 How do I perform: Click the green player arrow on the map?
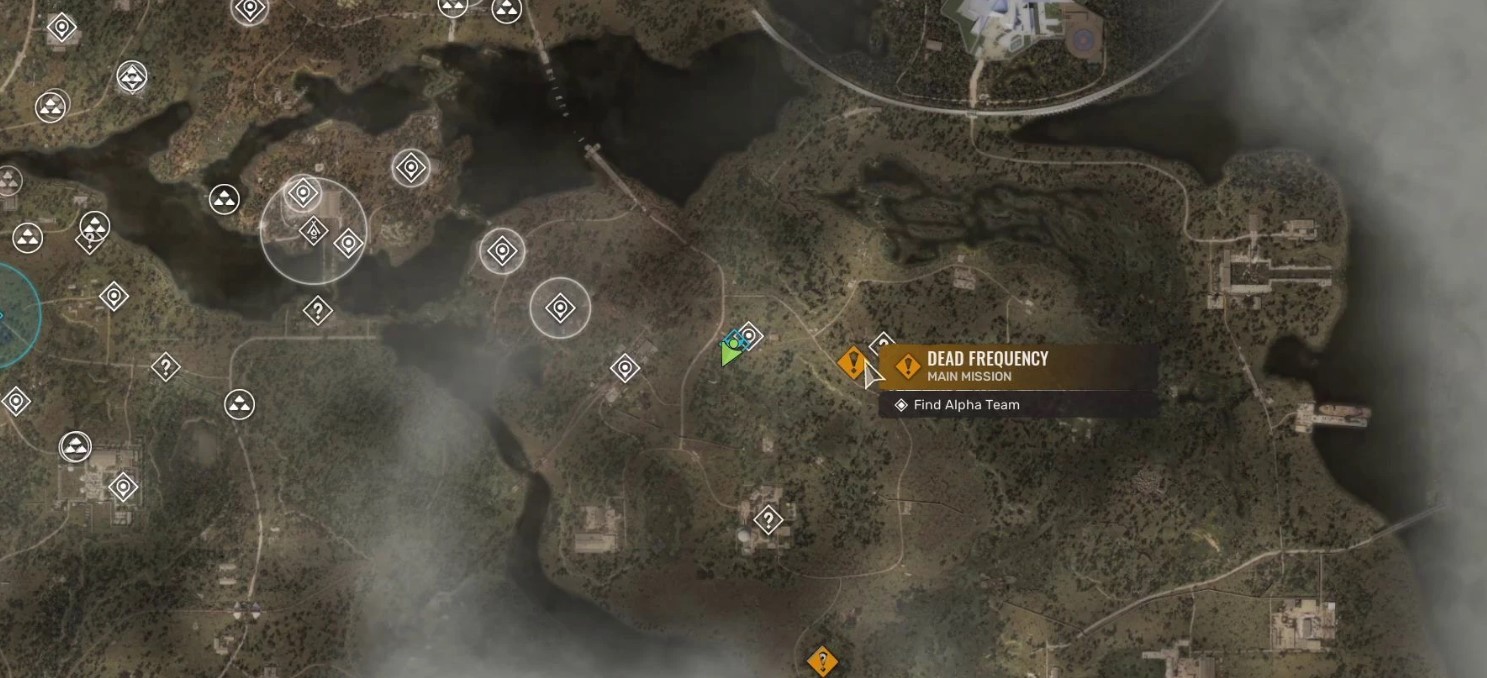pos(730,354)
